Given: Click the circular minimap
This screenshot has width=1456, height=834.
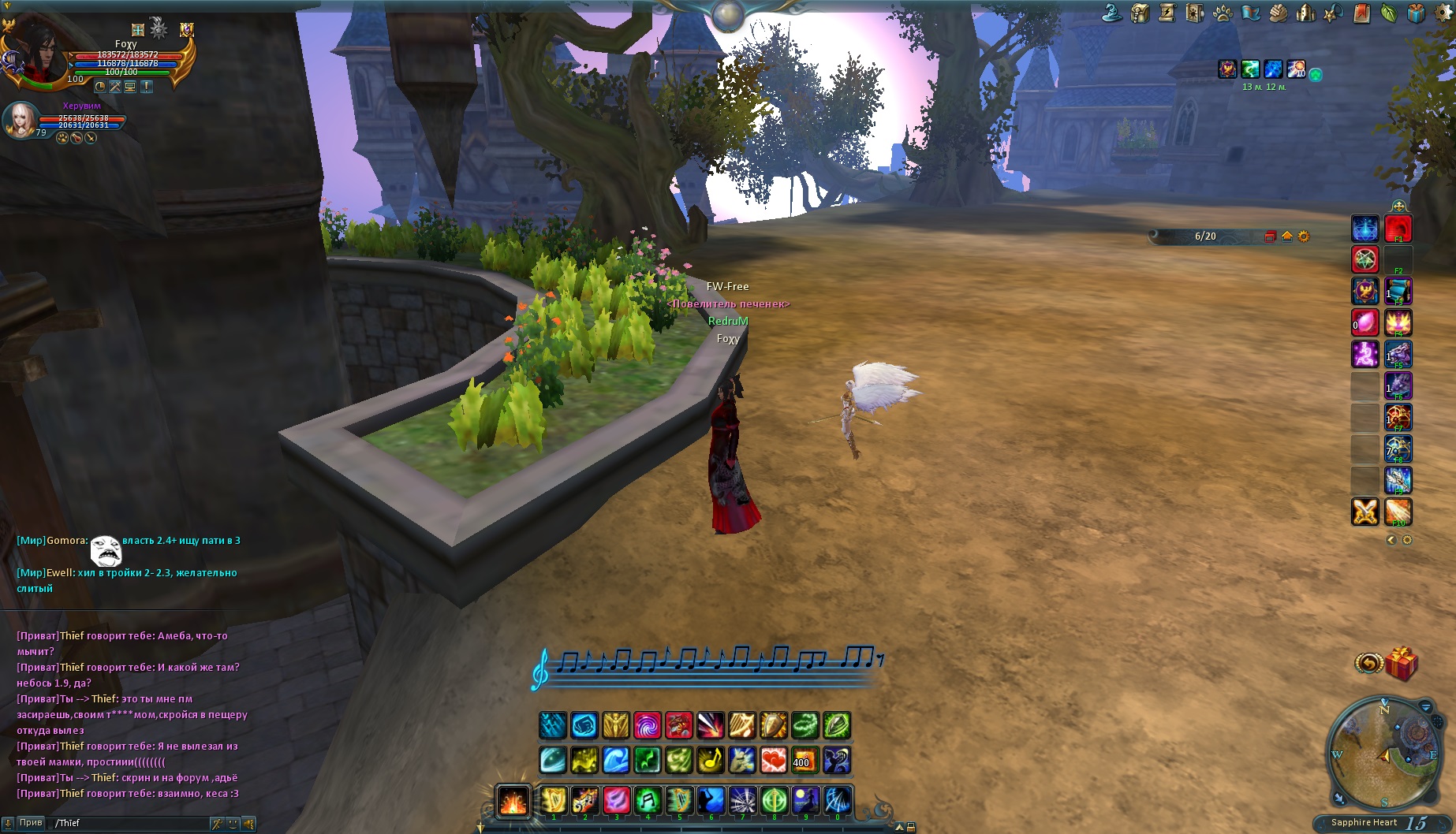Looking at the screenshot, I should pos(1384,754).
